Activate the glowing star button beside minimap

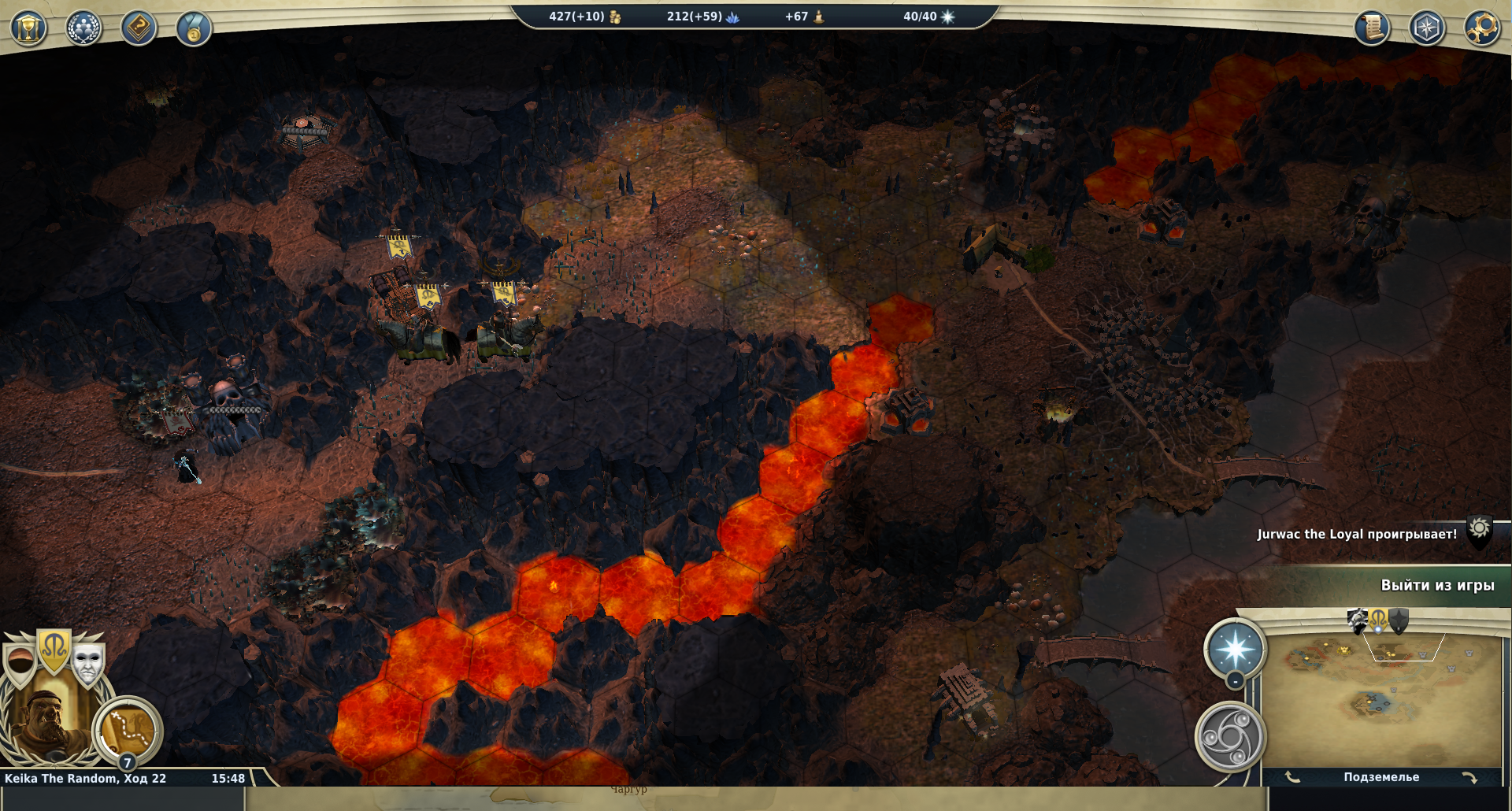pos(1235,650)
